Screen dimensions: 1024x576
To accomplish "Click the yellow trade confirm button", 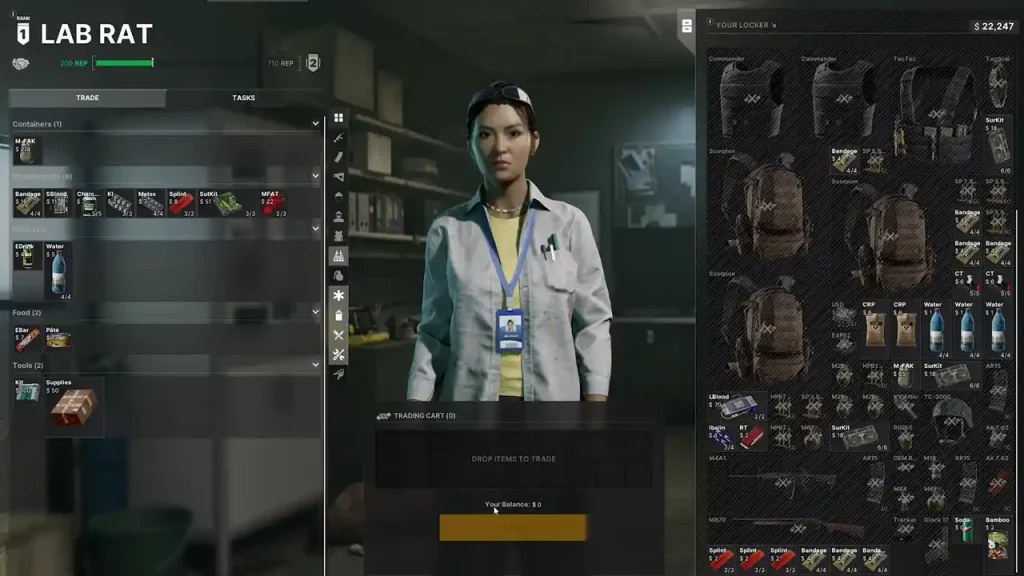I will click(513, 527).
